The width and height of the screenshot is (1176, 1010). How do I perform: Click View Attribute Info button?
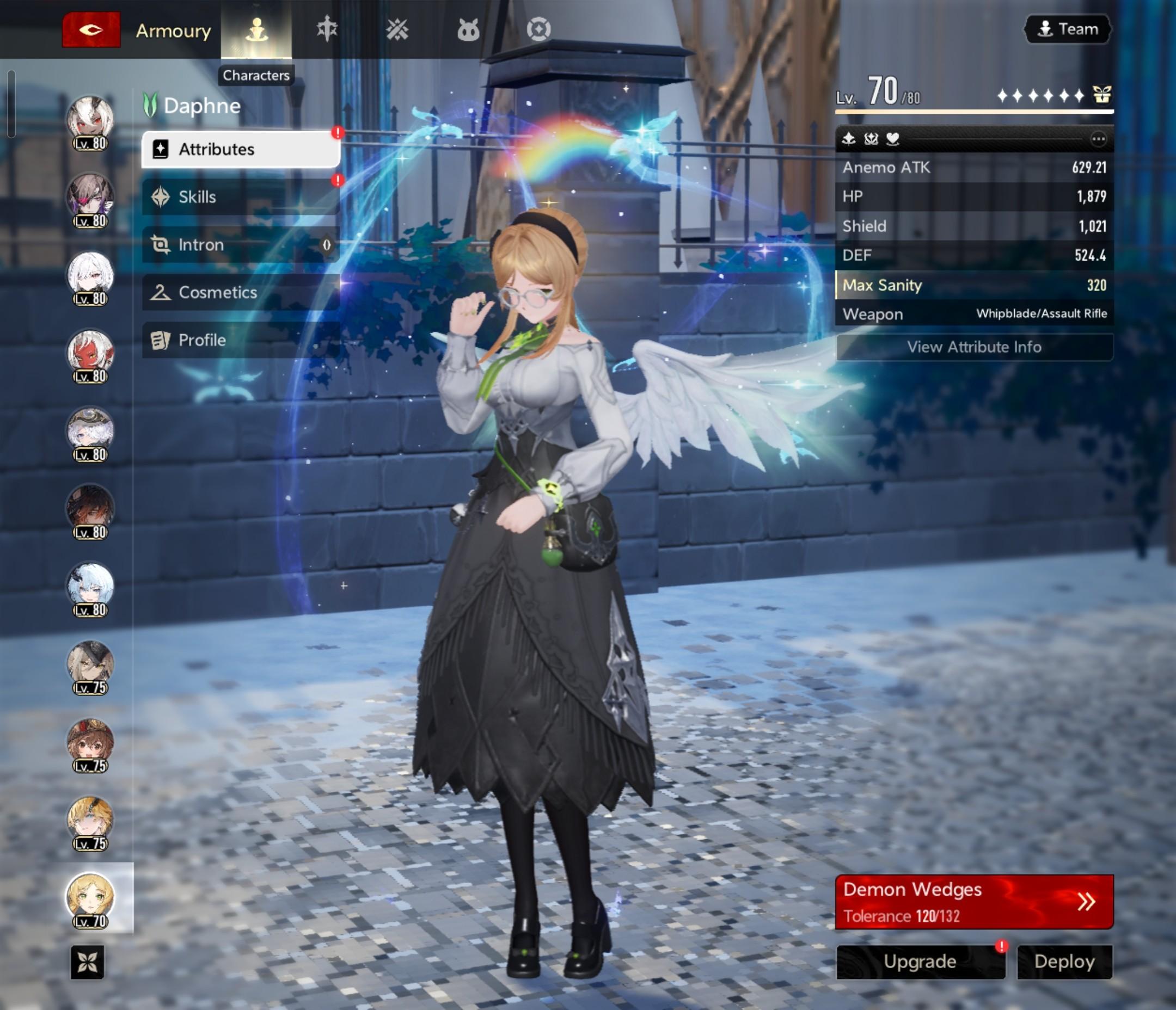pos(974,347)
